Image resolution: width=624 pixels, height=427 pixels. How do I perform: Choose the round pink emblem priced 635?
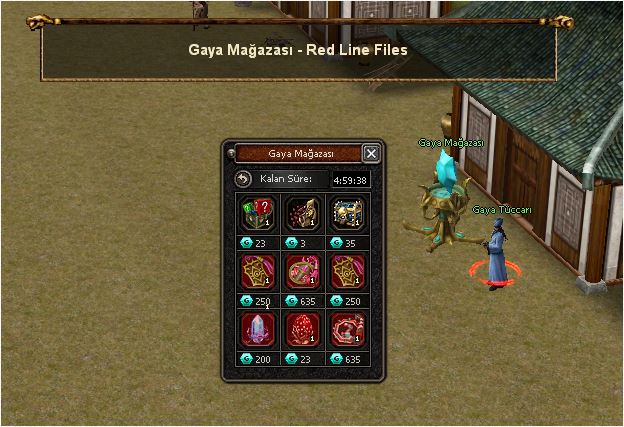pos(301,271)
